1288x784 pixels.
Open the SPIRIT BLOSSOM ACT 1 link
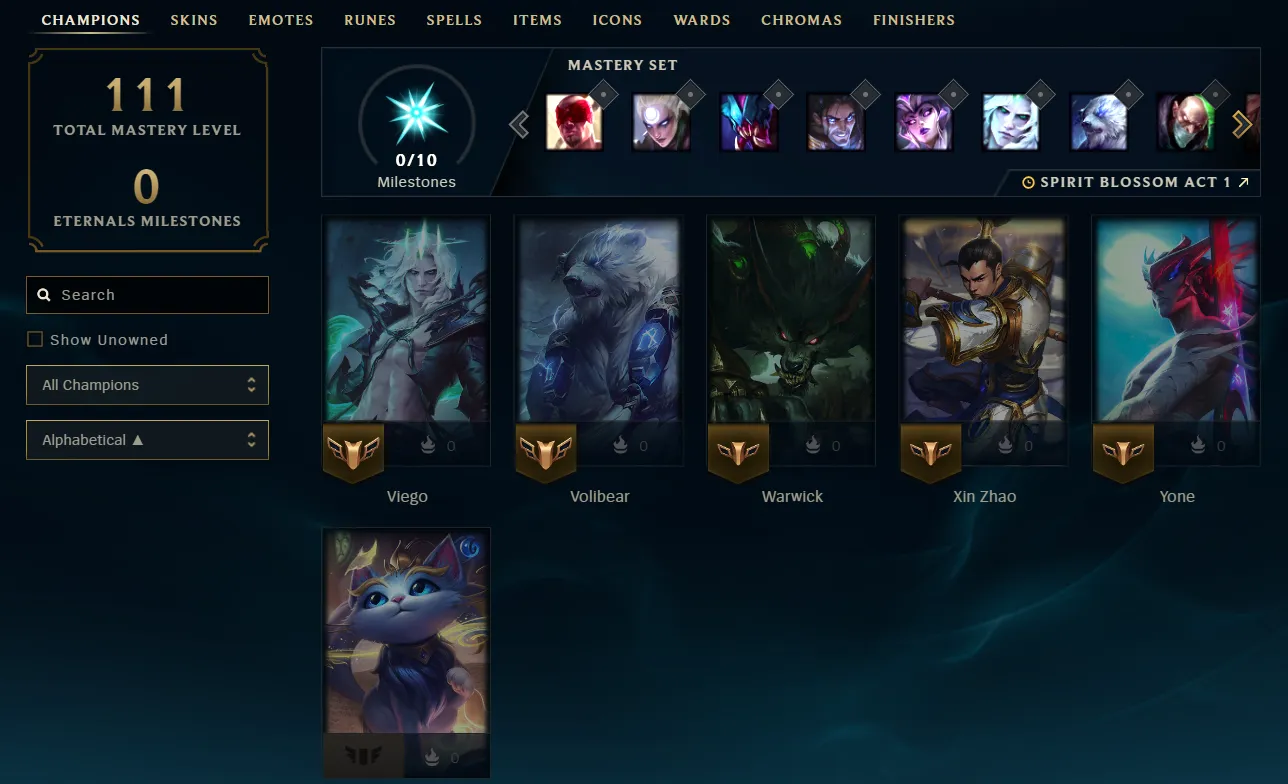tap(1140, 182)
